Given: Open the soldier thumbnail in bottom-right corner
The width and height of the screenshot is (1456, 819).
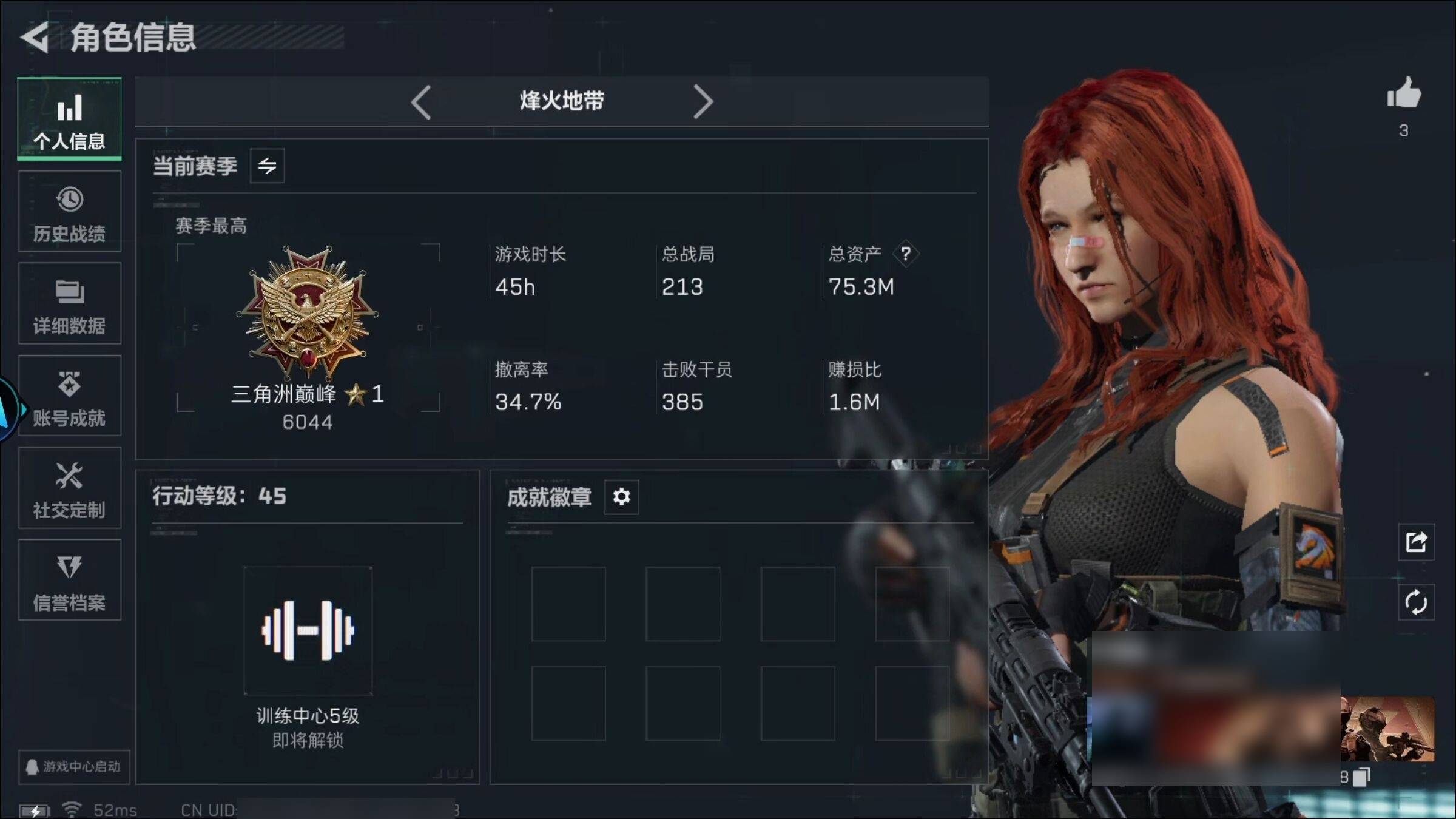Looking at the screenshot, I should 1387,729.
